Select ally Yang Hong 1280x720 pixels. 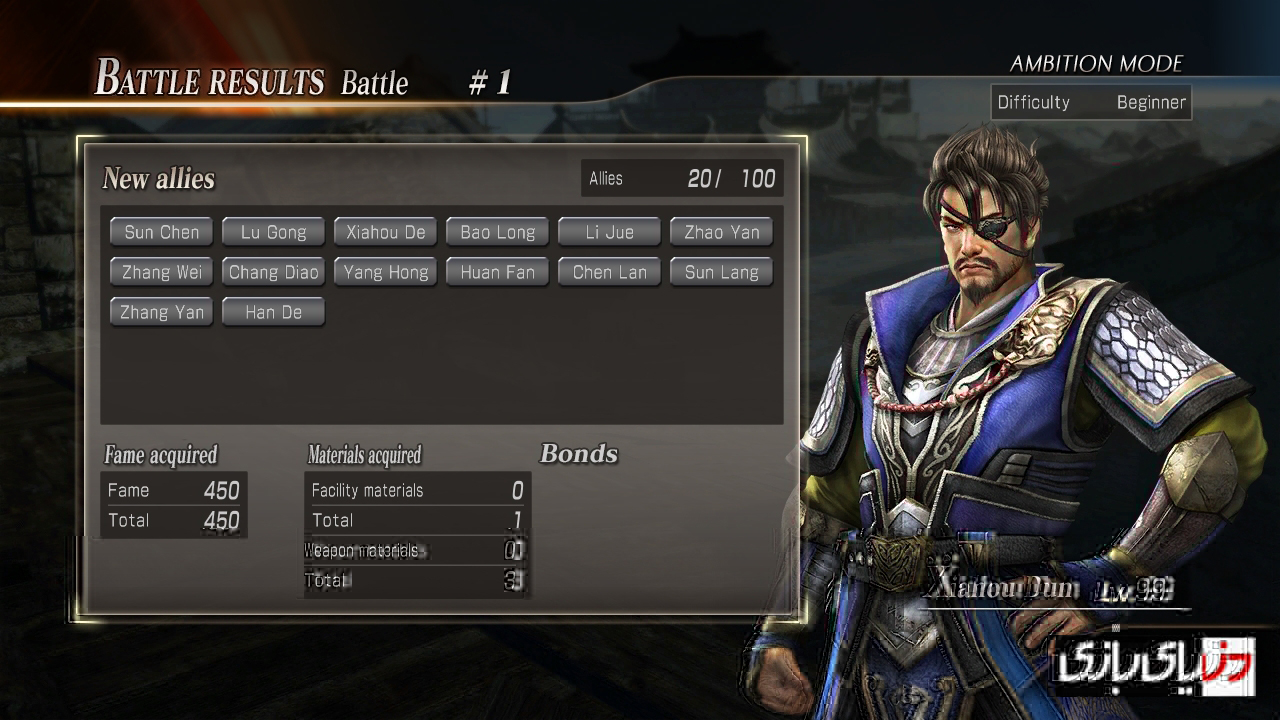point(385,272)
